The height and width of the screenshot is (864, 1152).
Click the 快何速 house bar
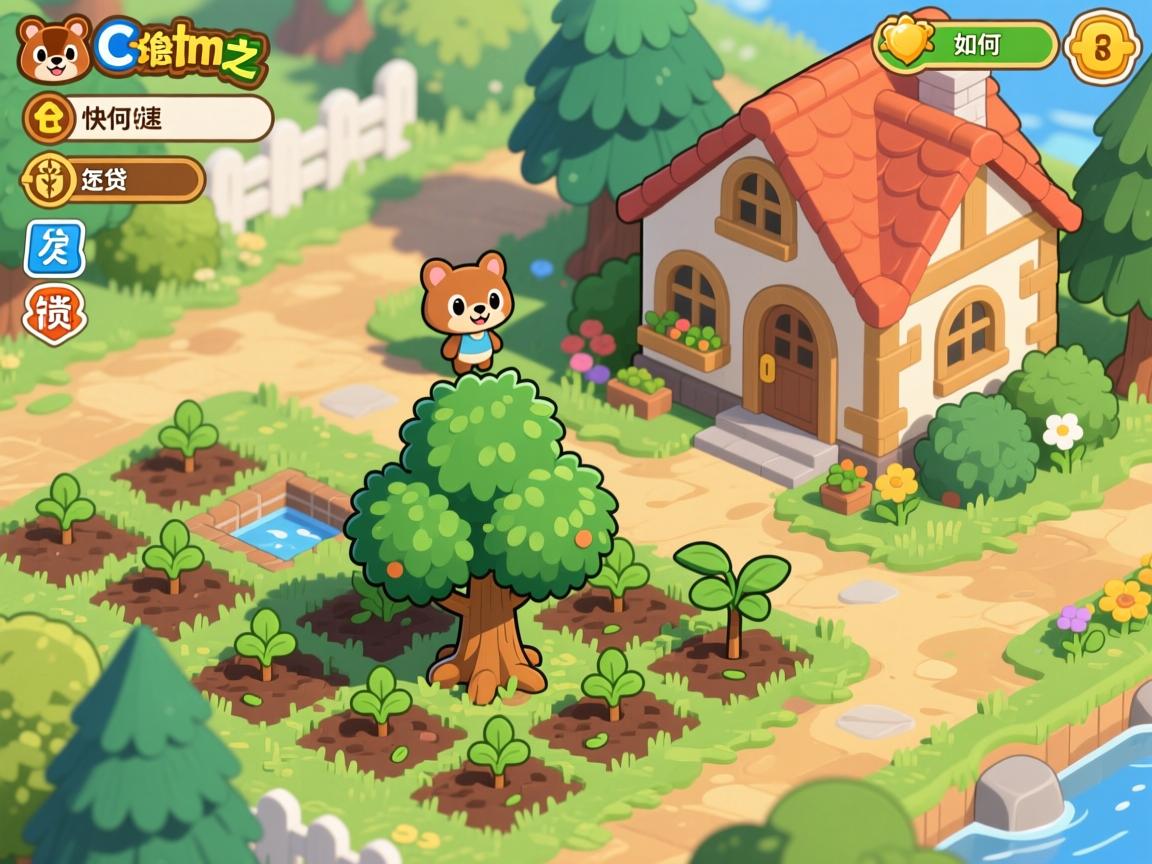148,119
